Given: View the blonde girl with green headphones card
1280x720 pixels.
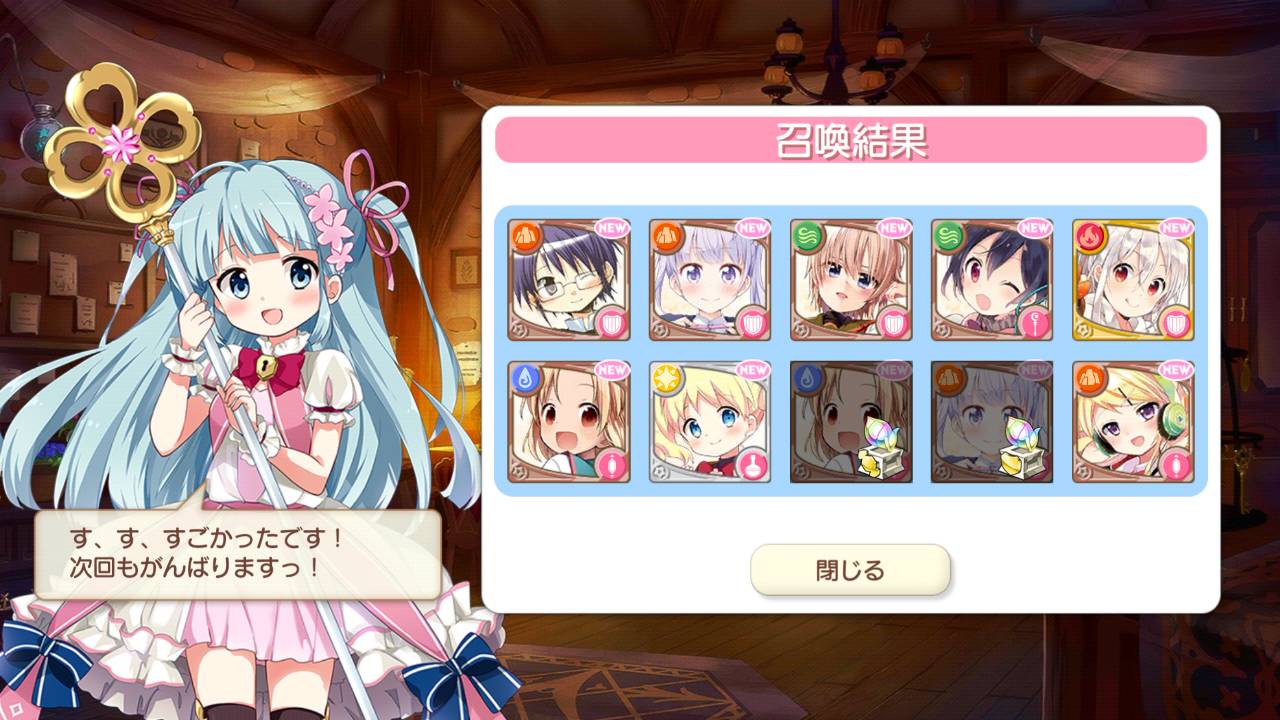Looking at the screenshot, I should pyautogui.click(x=1133, y=422).
